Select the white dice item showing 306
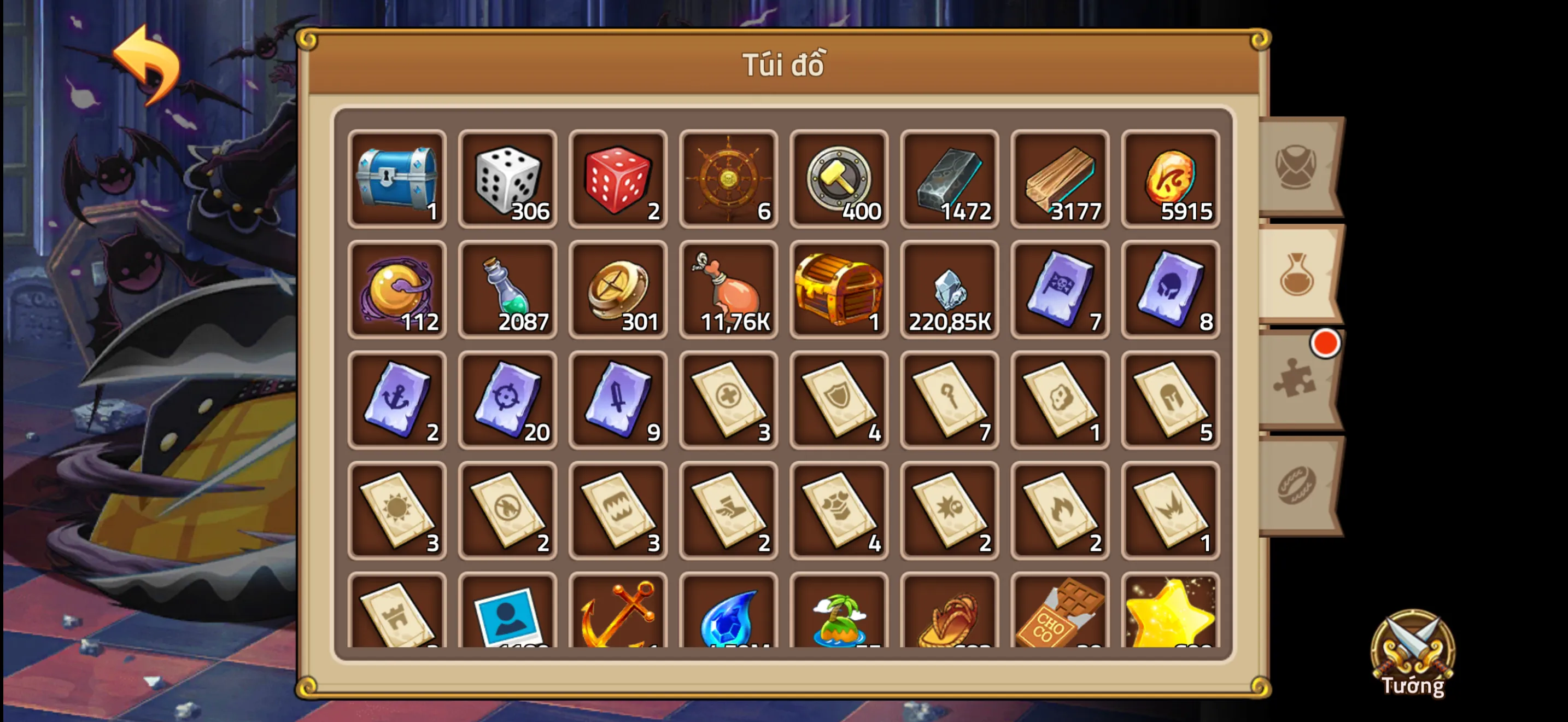Screen dimensions: 1568x722 [x=507, y=179]
